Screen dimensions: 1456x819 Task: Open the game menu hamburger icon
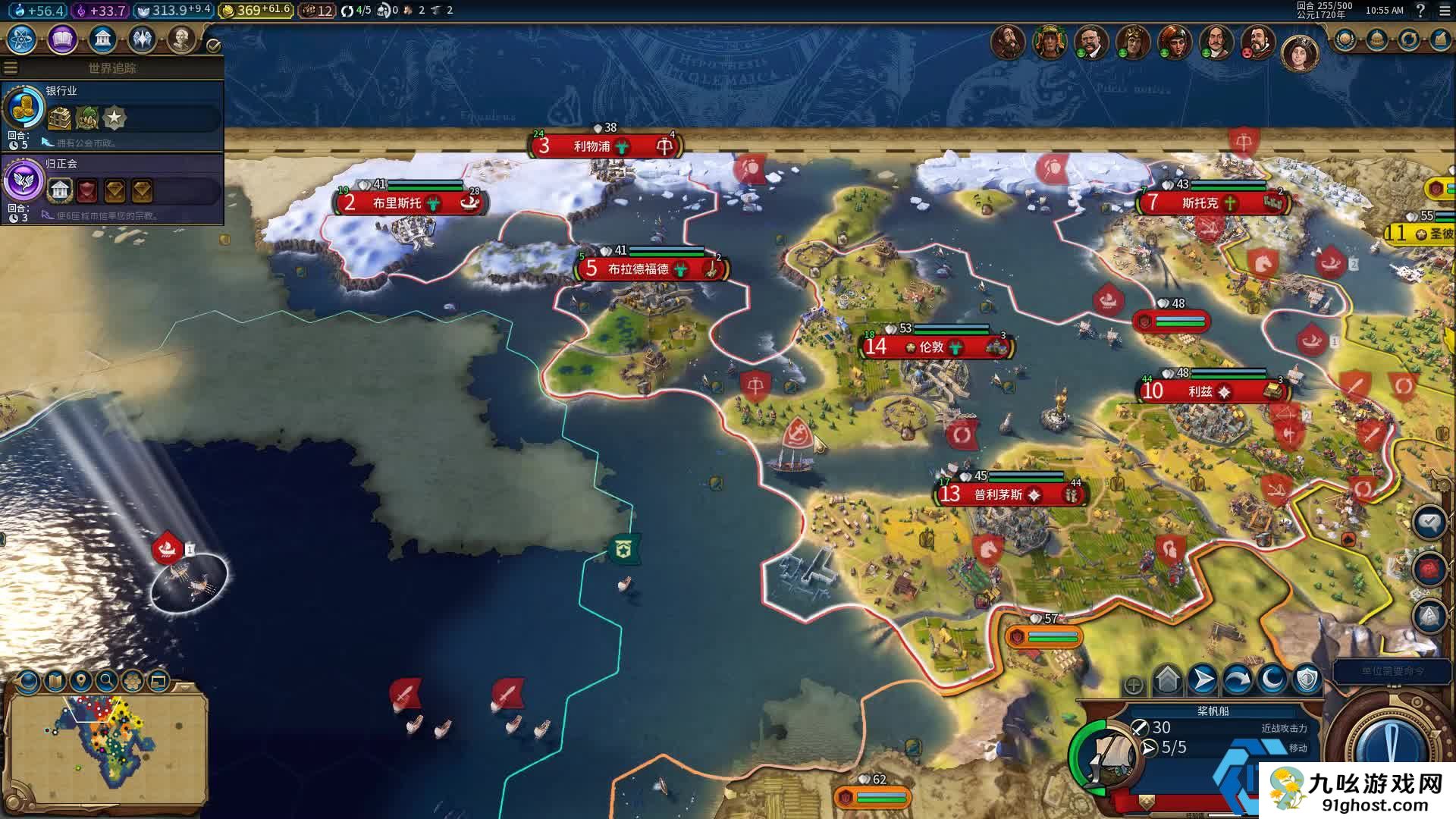coord(1445,11)
